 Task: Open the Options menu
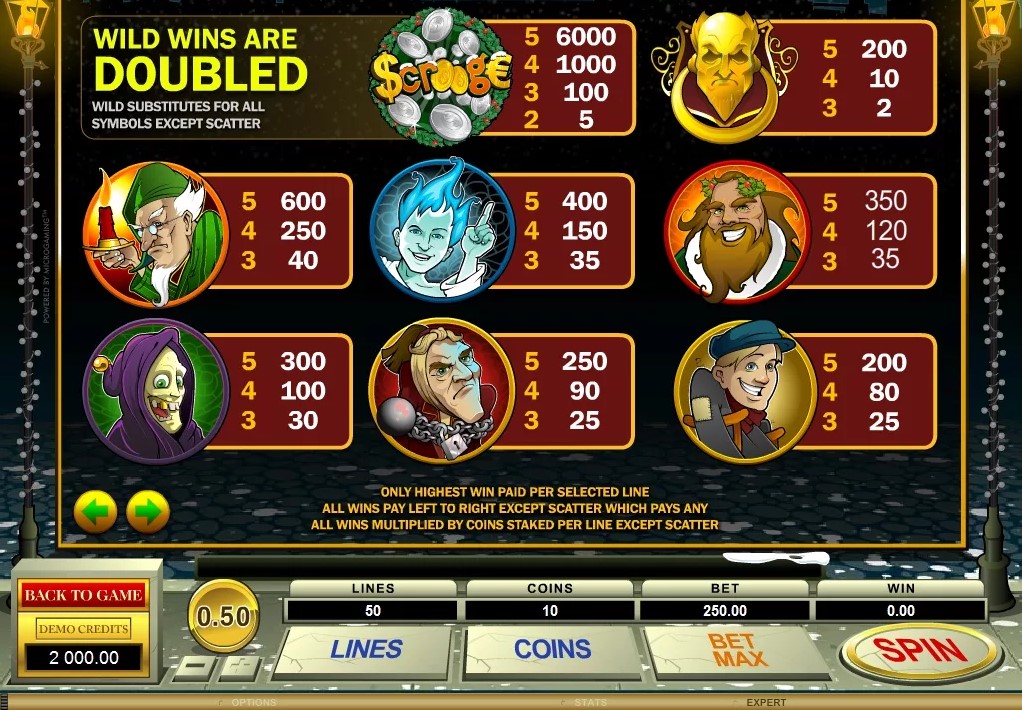(253, 702)
